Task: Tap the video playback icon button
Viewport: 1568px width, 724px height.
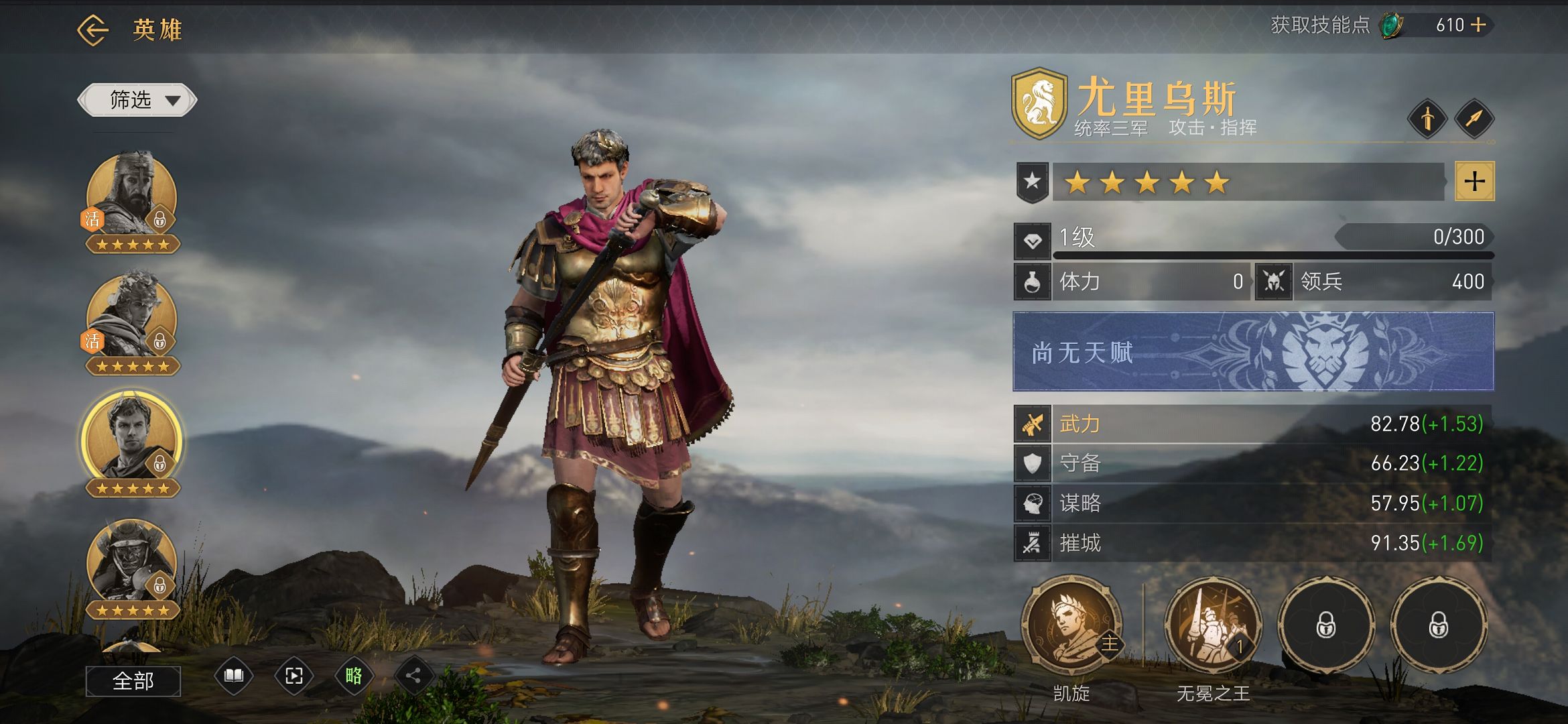Action: [x=293, y=676]
